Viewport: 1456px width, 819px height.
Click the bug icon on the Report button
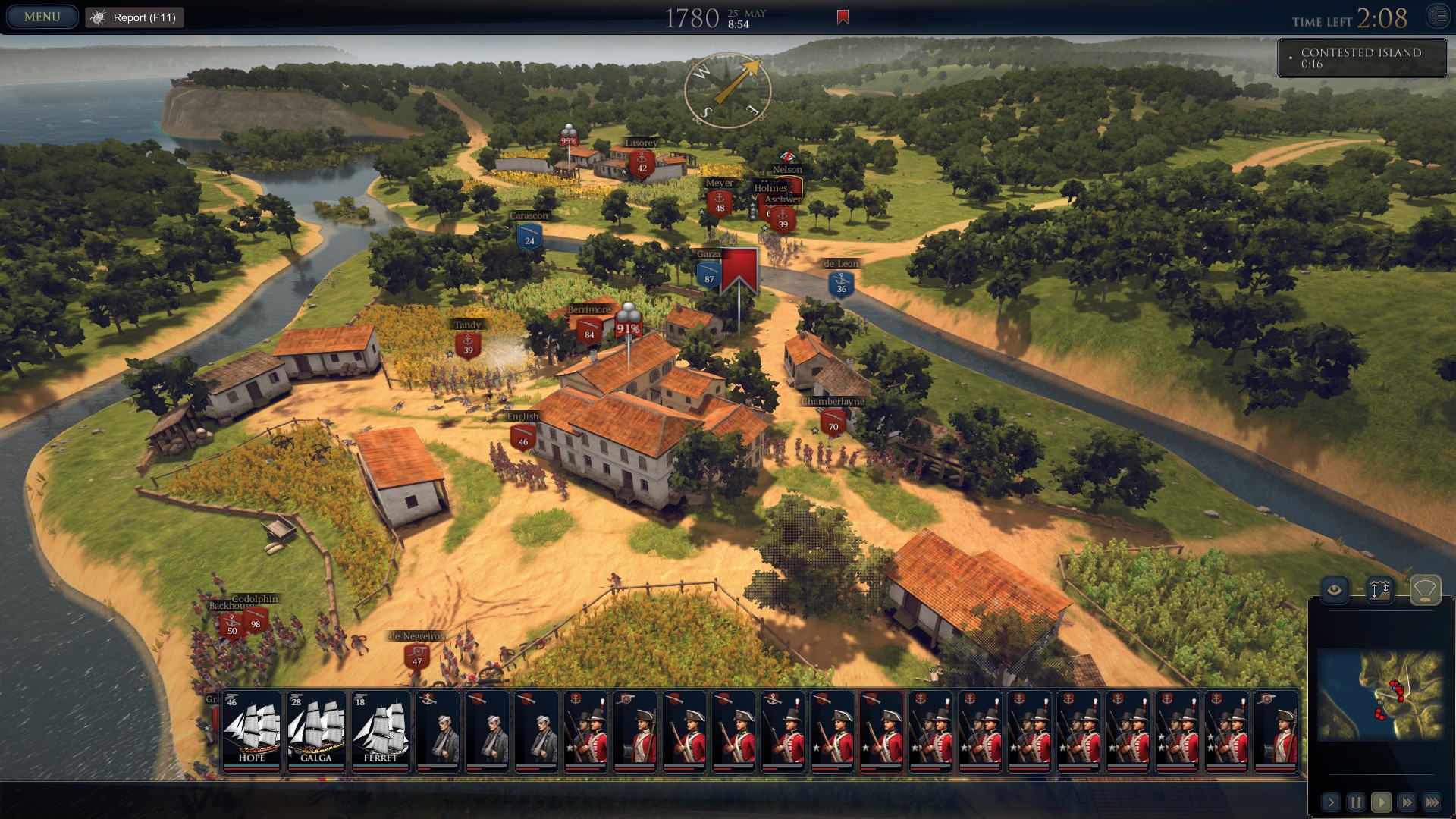pos(97,16)
